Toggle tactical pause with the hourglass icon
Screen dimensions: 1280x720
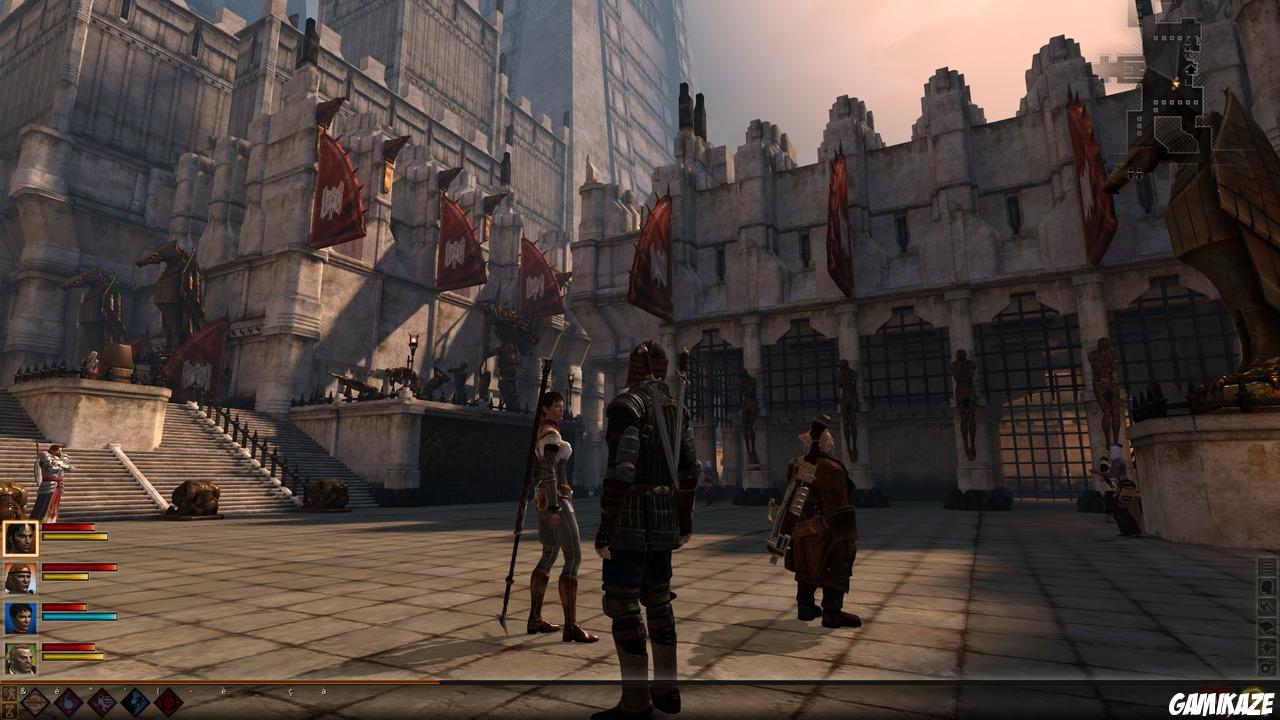10,712
